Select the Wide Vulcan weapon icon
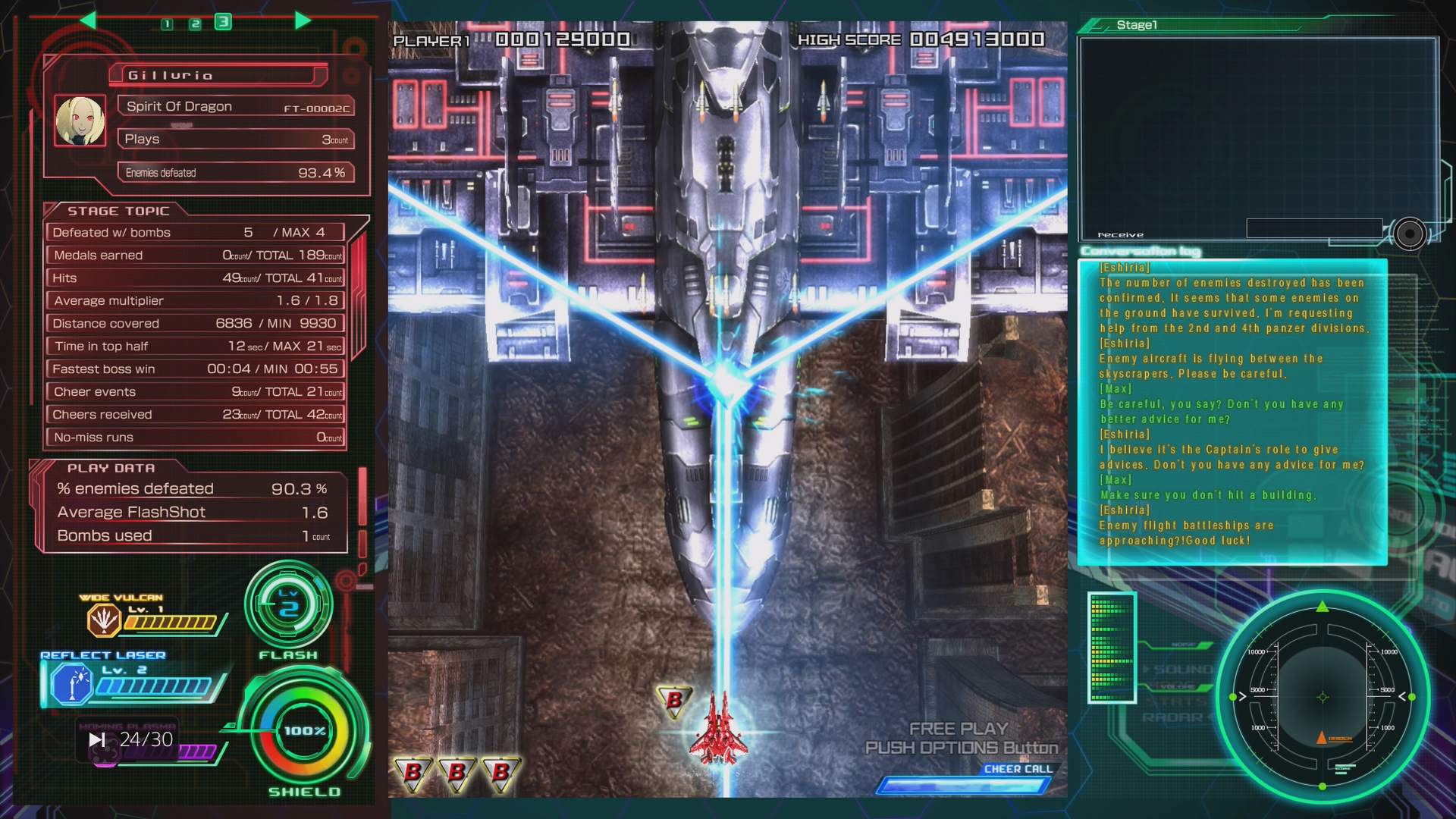 tap(103, 620)
